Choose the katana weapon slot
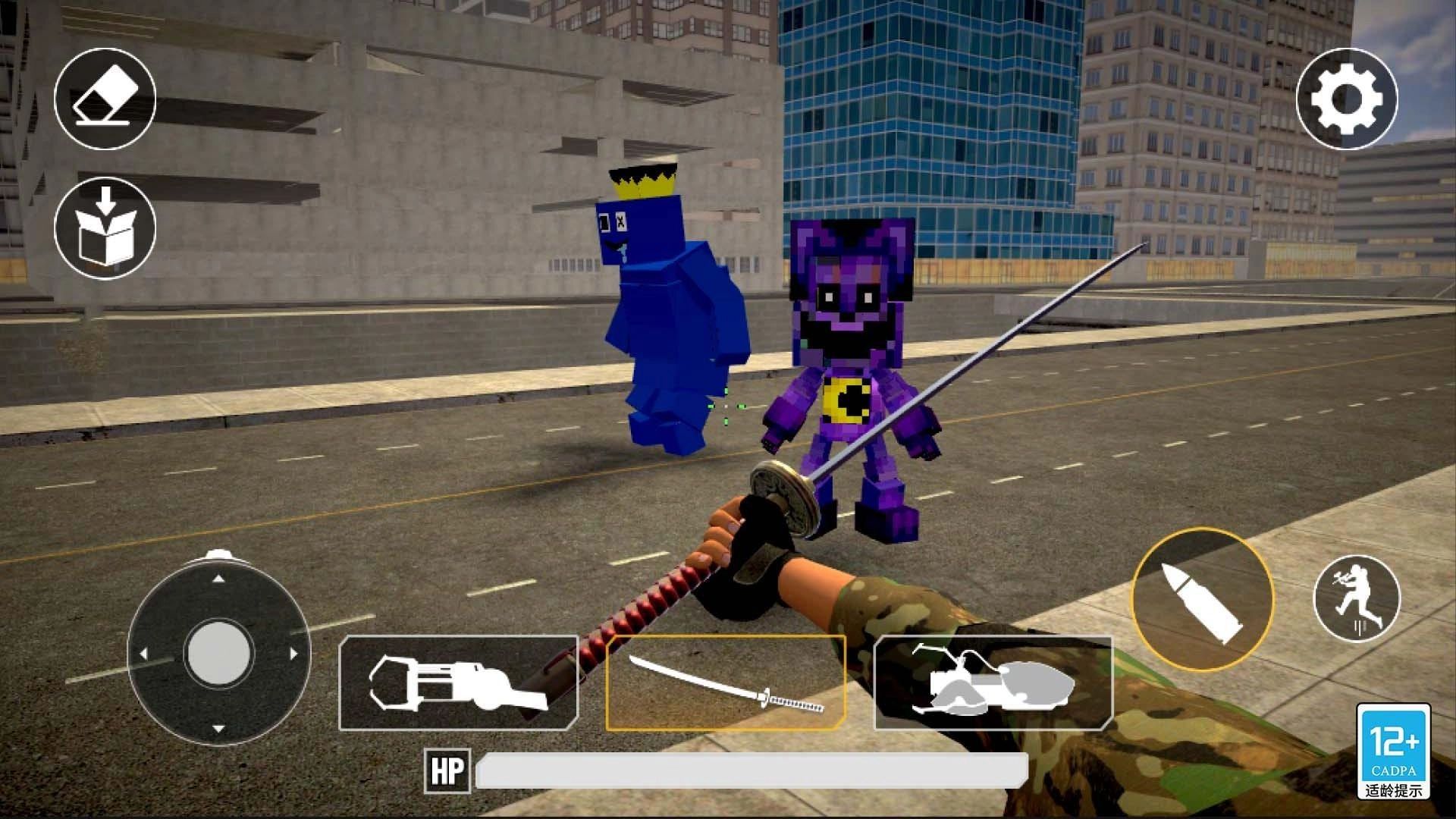This screenshot has height=819, width=1456. (x=726, y=682)
